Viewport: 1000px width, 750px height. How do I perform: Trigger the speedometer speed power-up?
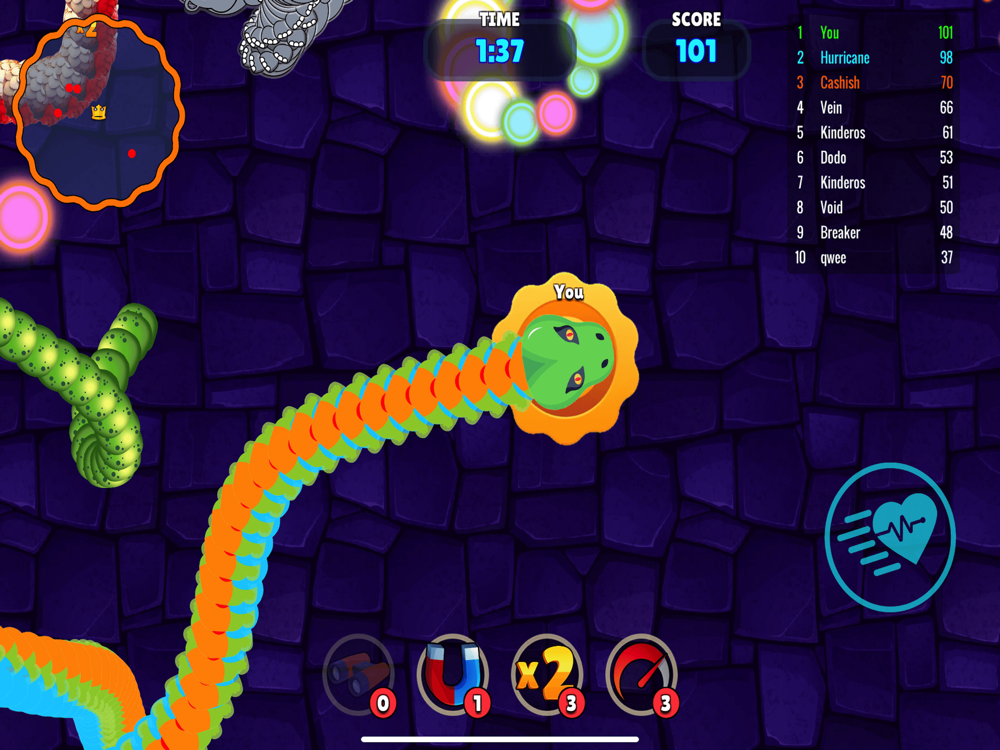pos(641,675)
